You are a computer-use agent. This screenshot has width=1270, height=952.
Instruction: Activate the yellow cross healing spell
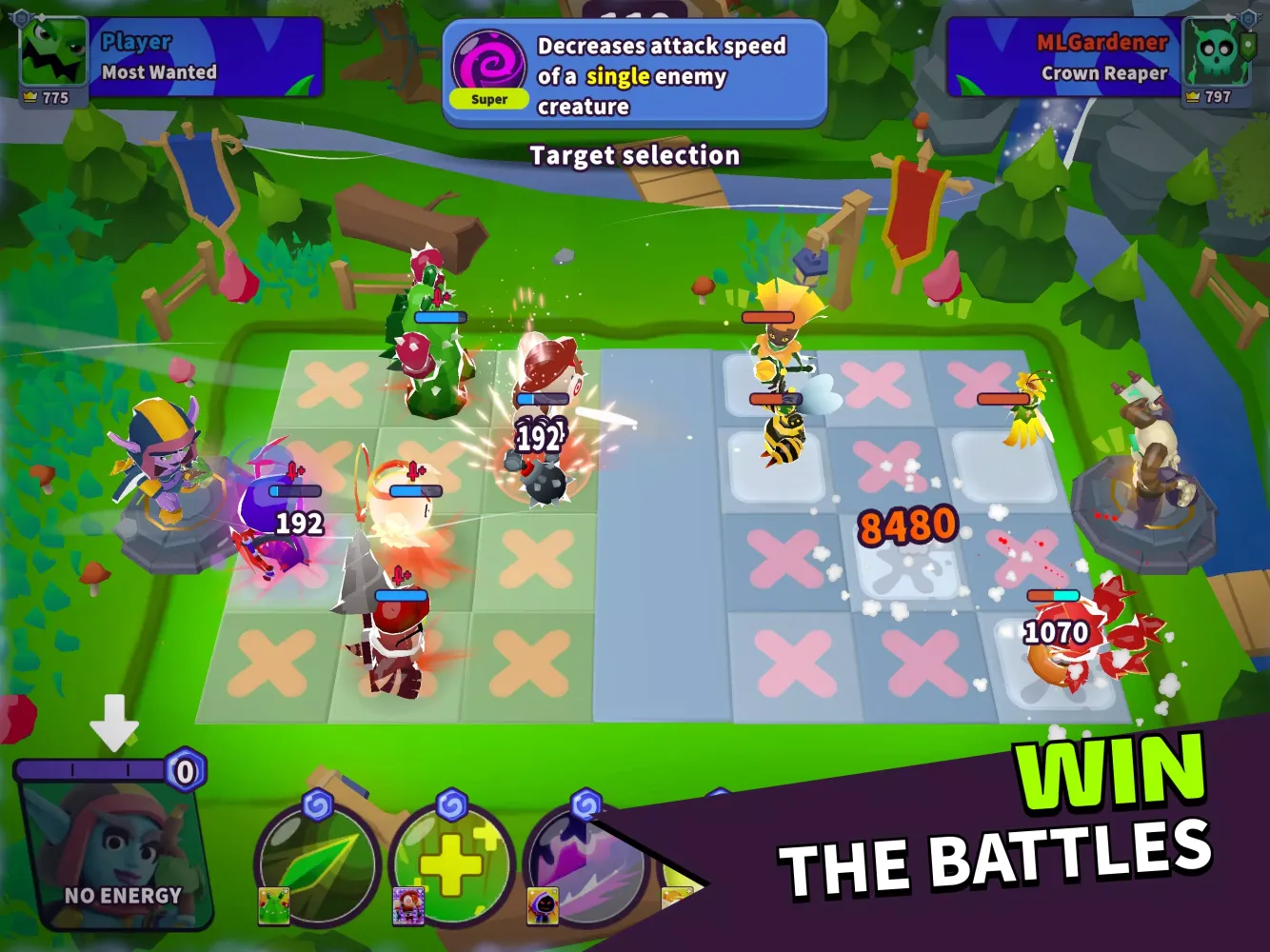(452, 862)
